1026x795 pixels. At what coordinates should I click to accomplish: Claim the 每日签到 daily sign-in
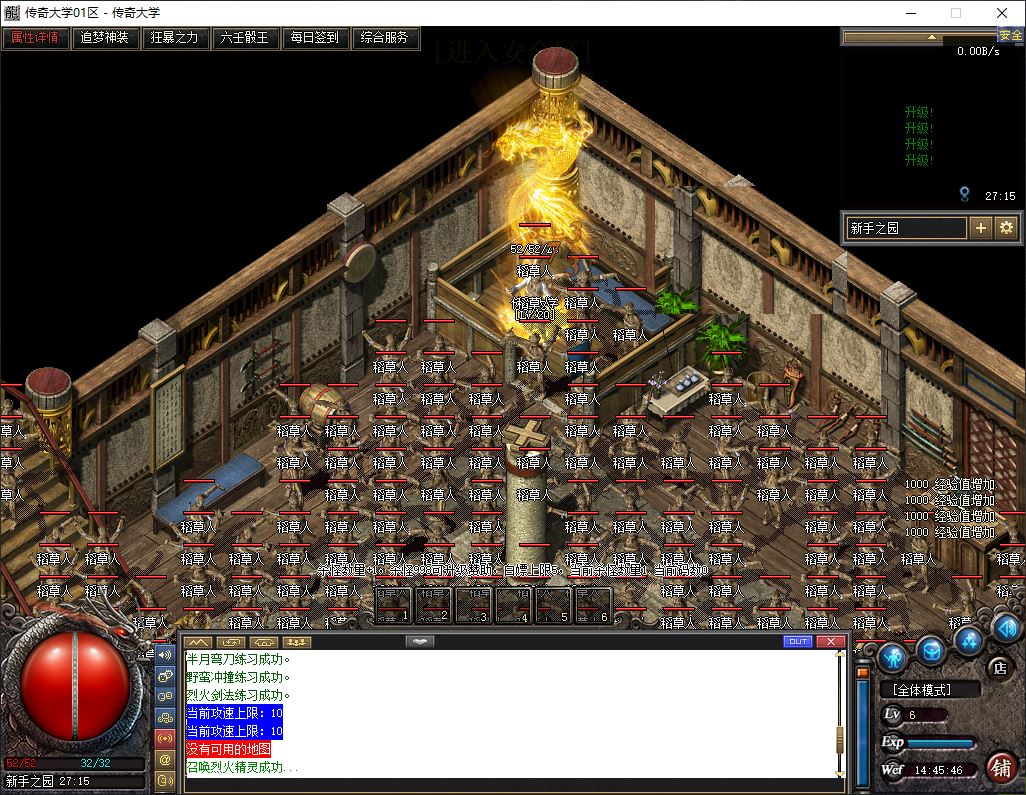[x=315, y=38]
